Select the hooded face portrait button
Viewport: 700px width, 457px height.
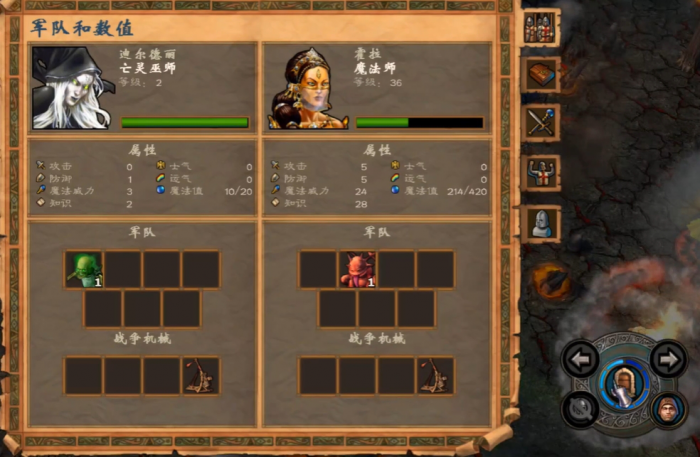(x=667, y=408)
